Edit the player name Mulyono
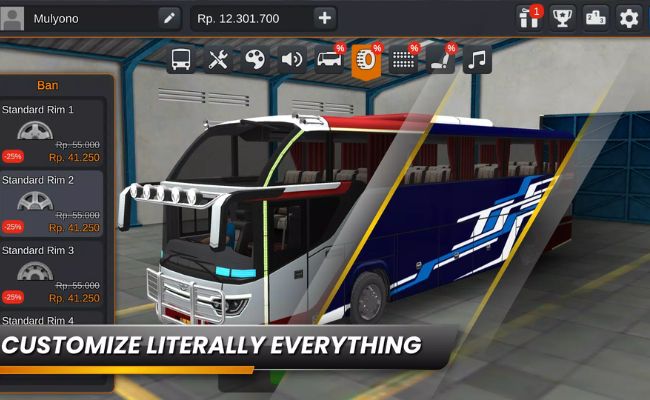650x400 pixels. [x=169, y=18]
